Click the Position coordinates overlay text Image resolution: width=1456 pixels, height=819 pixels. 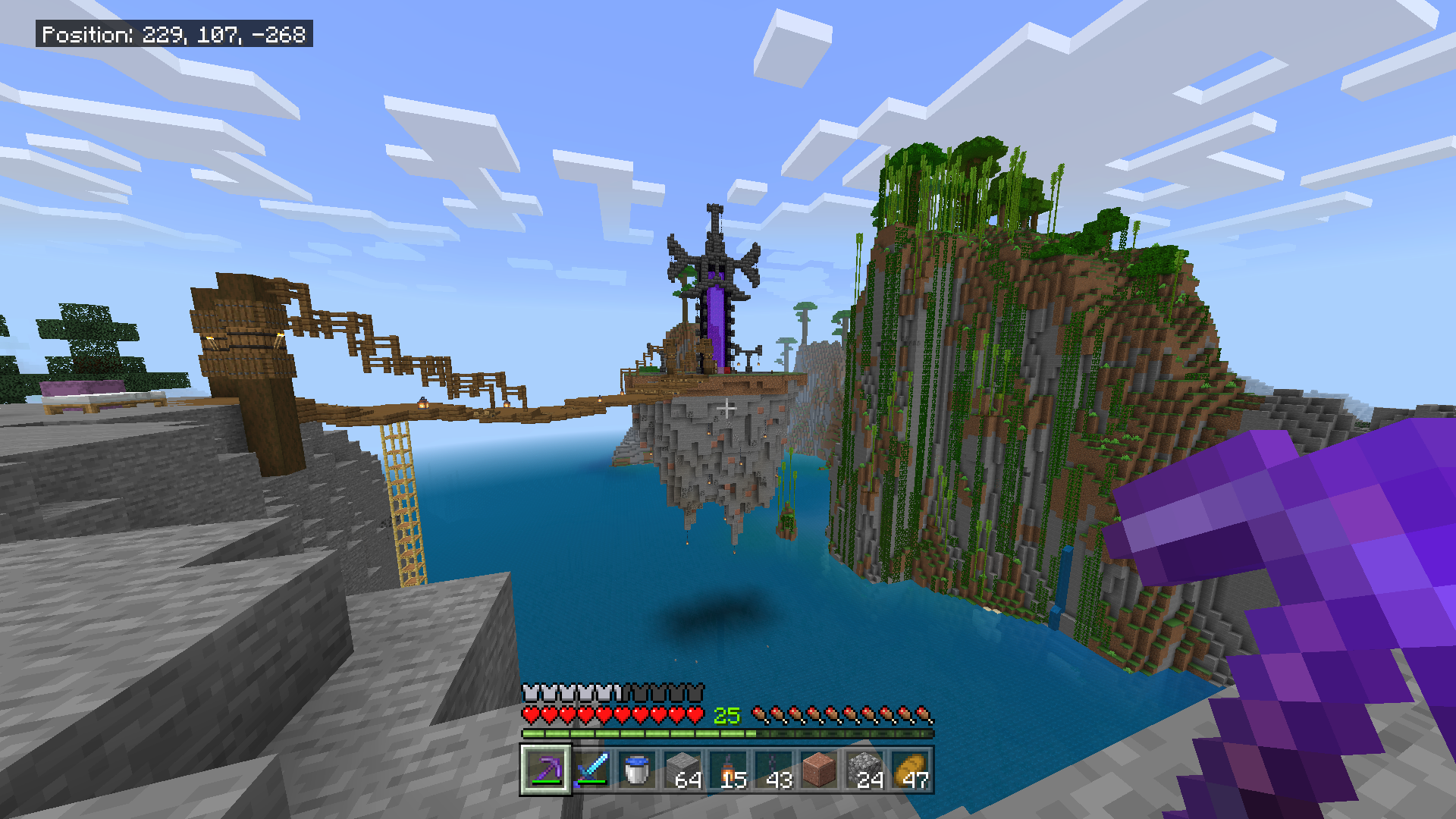pyautogui.click(x=174, y=34)
